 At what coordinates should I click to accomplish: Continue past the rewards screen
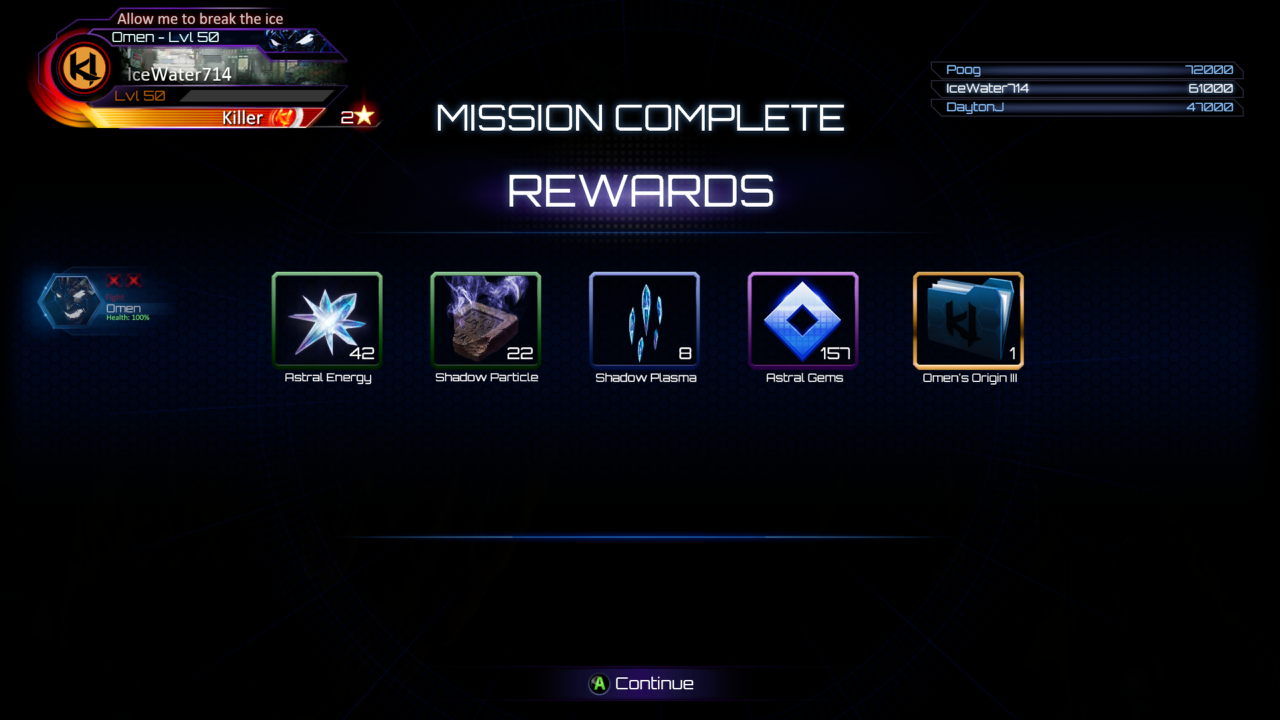pos(641,684)
